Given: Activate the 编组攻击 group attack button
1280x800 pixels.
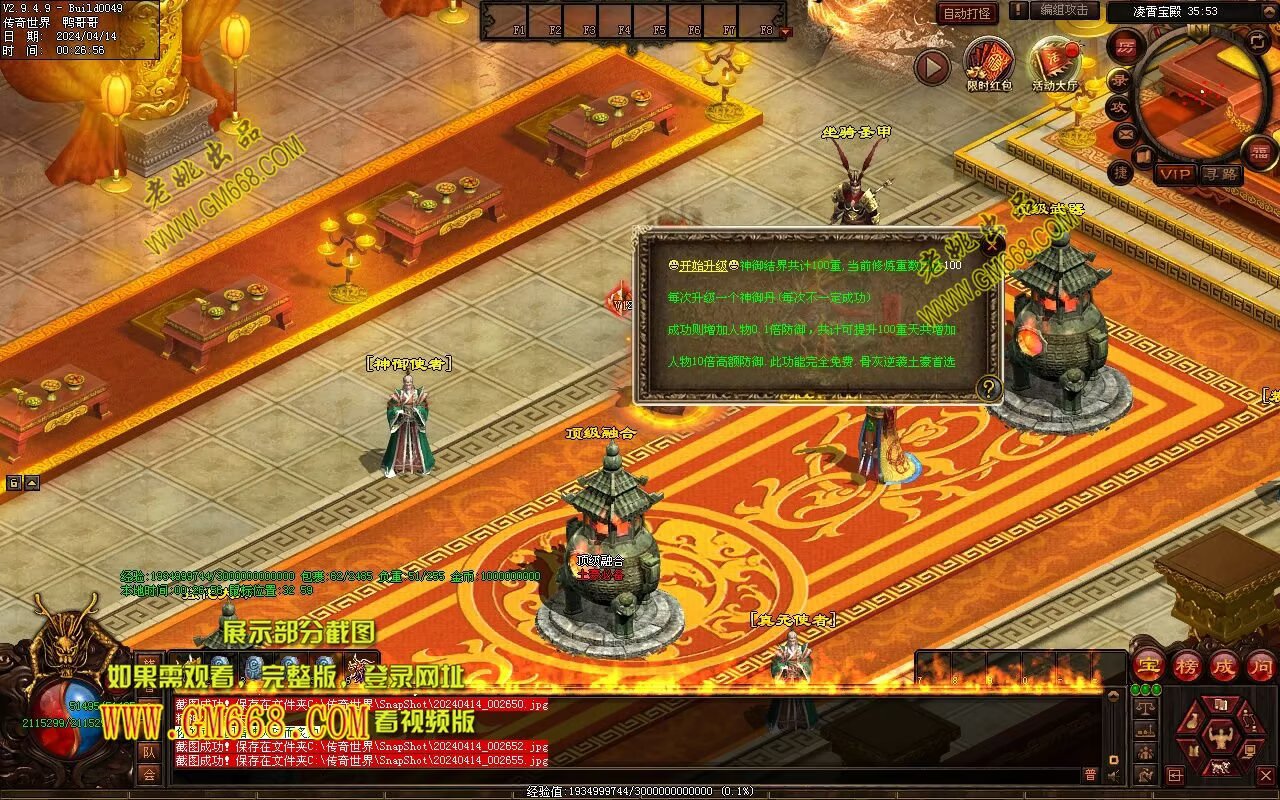Looking at the screenshot, I should coord(1064,11).
